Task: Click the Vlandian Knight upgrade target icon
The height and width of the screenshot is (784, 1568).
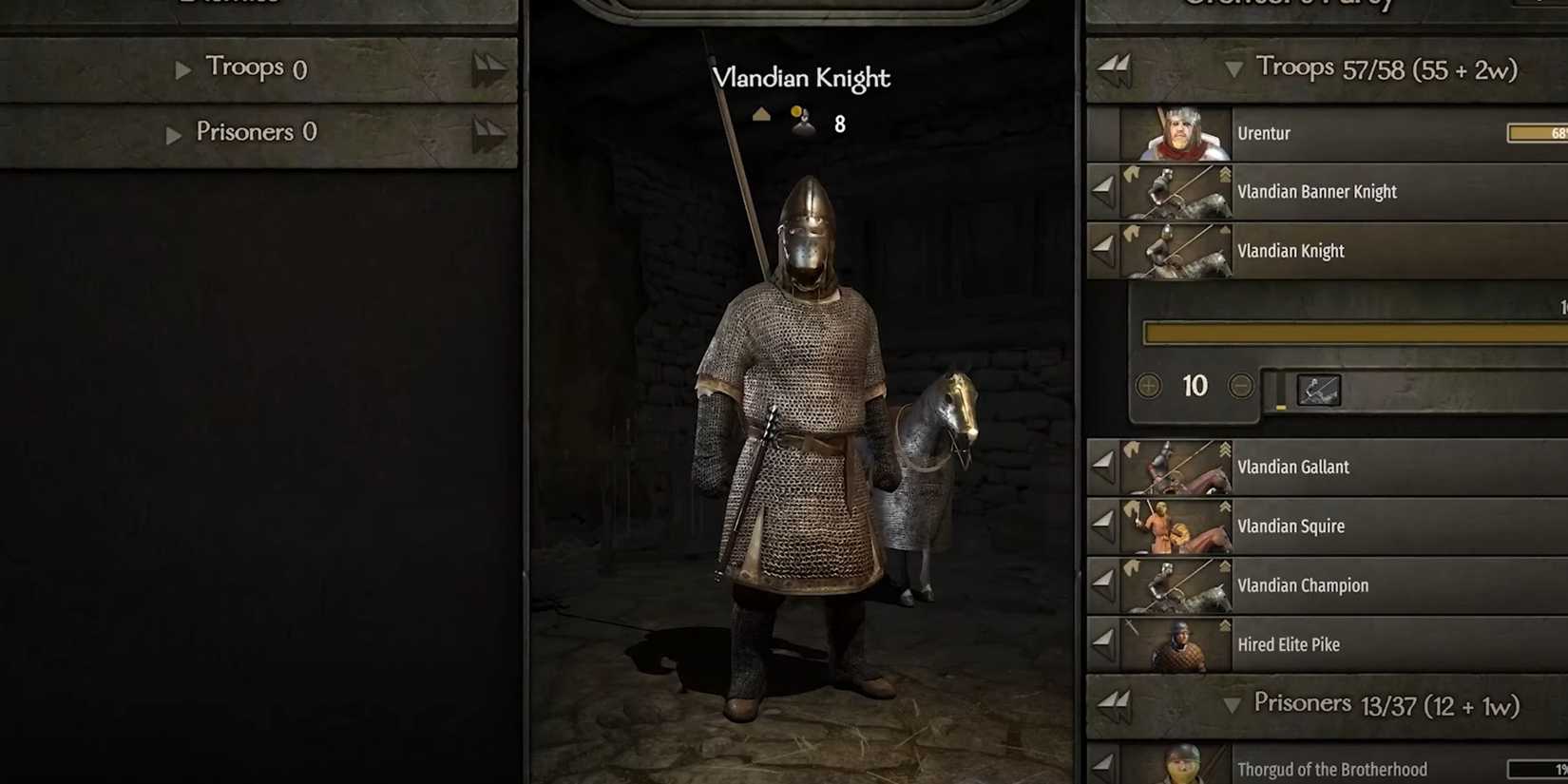Action: coord(1318,390)
